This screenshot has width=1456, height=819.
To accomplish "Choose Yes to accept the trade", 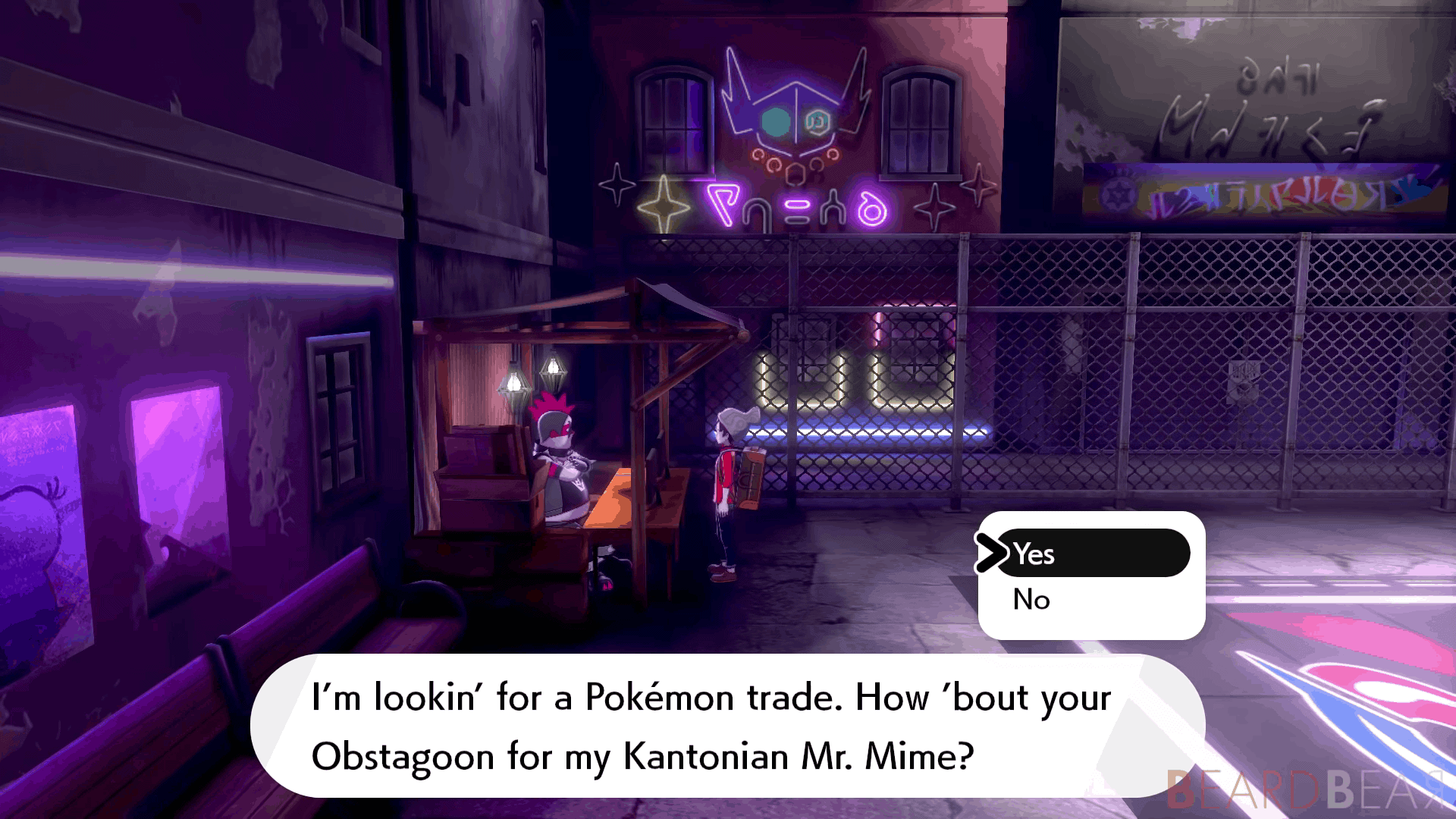I will (x=1090, y=554).
